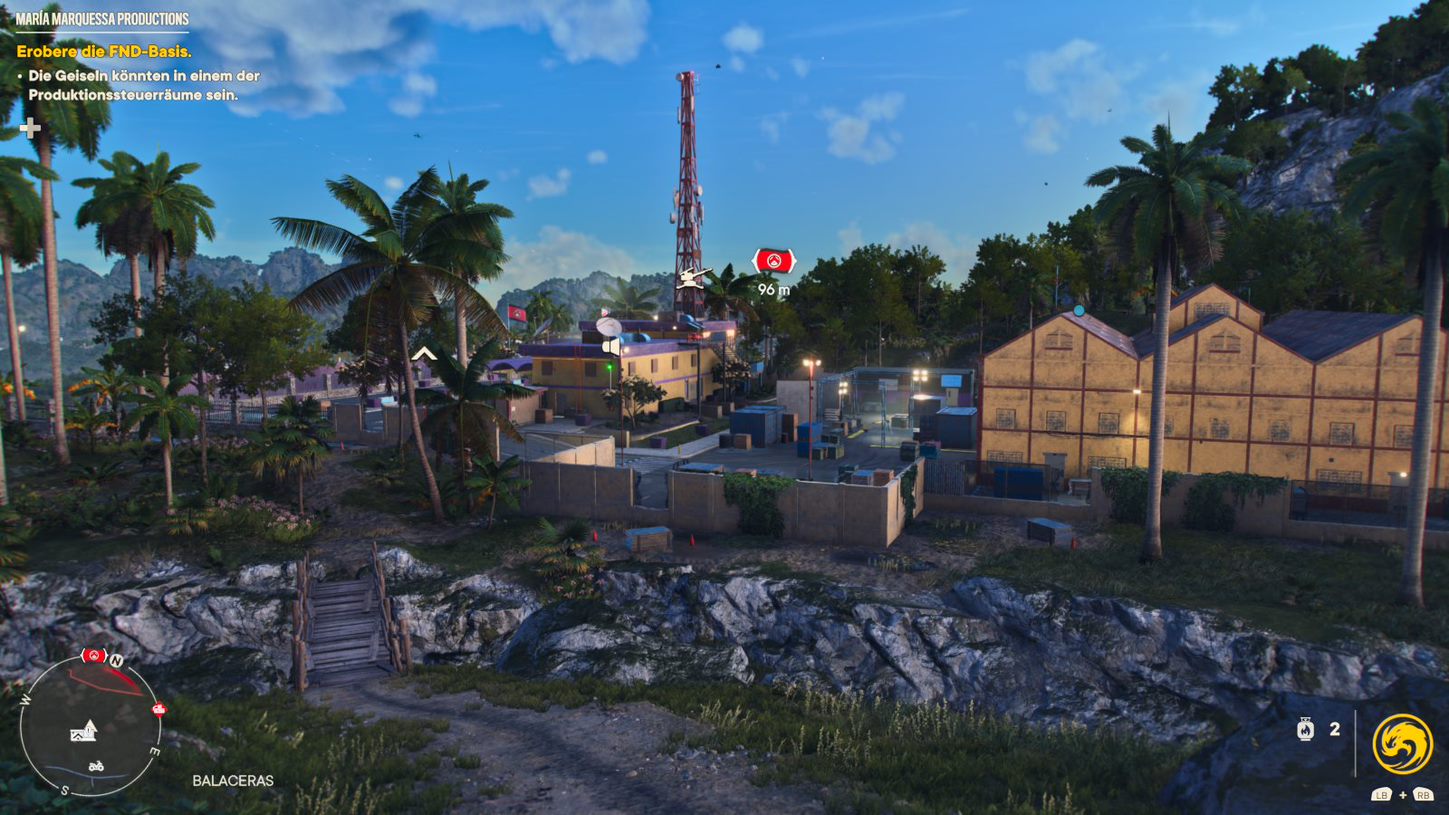
Task: Click the loudspeaker alarm icon near the yellow building
Action: coord(612,345)
